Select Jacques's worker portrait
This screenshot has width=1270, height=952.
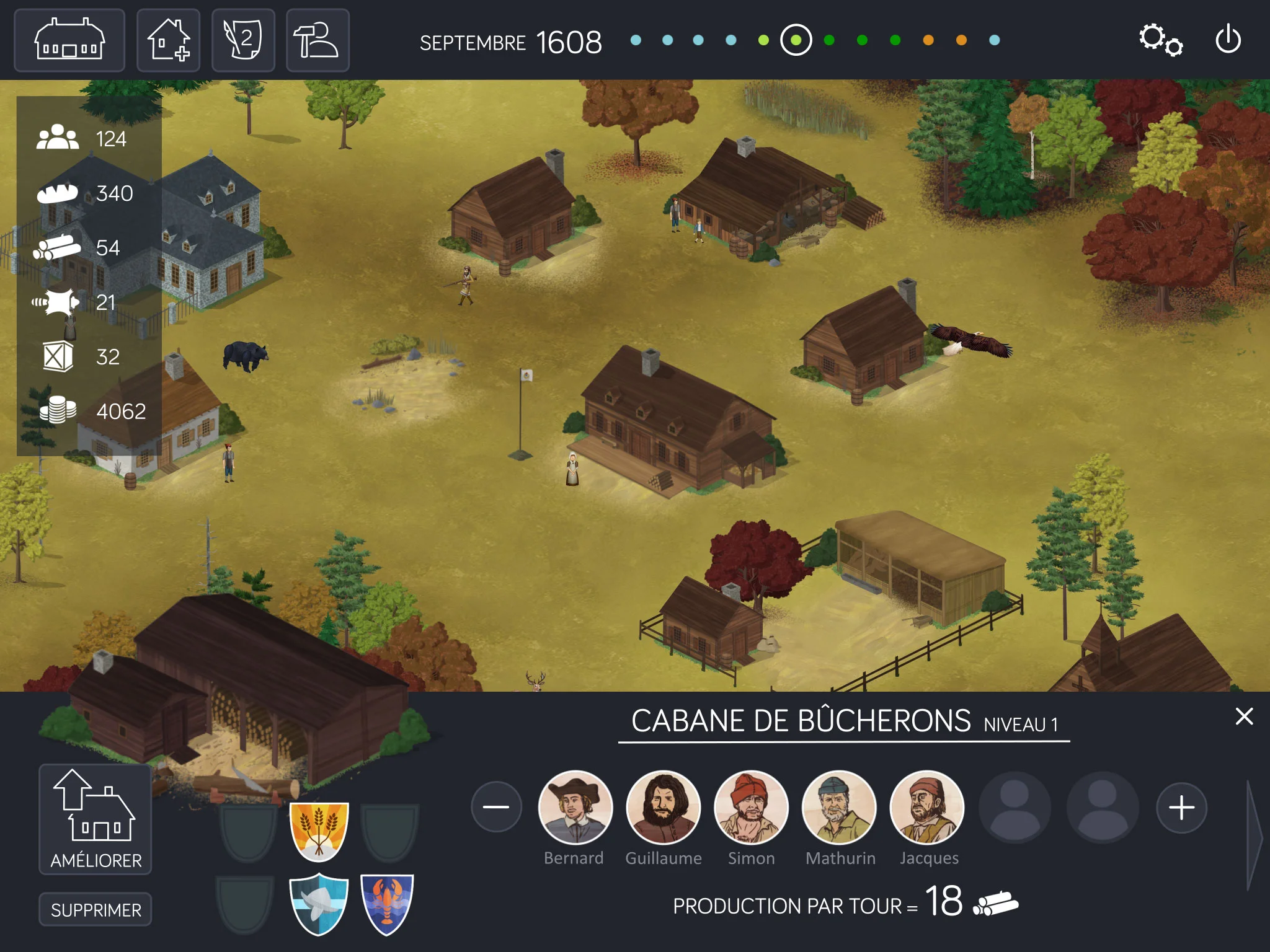tap(927, 808)
